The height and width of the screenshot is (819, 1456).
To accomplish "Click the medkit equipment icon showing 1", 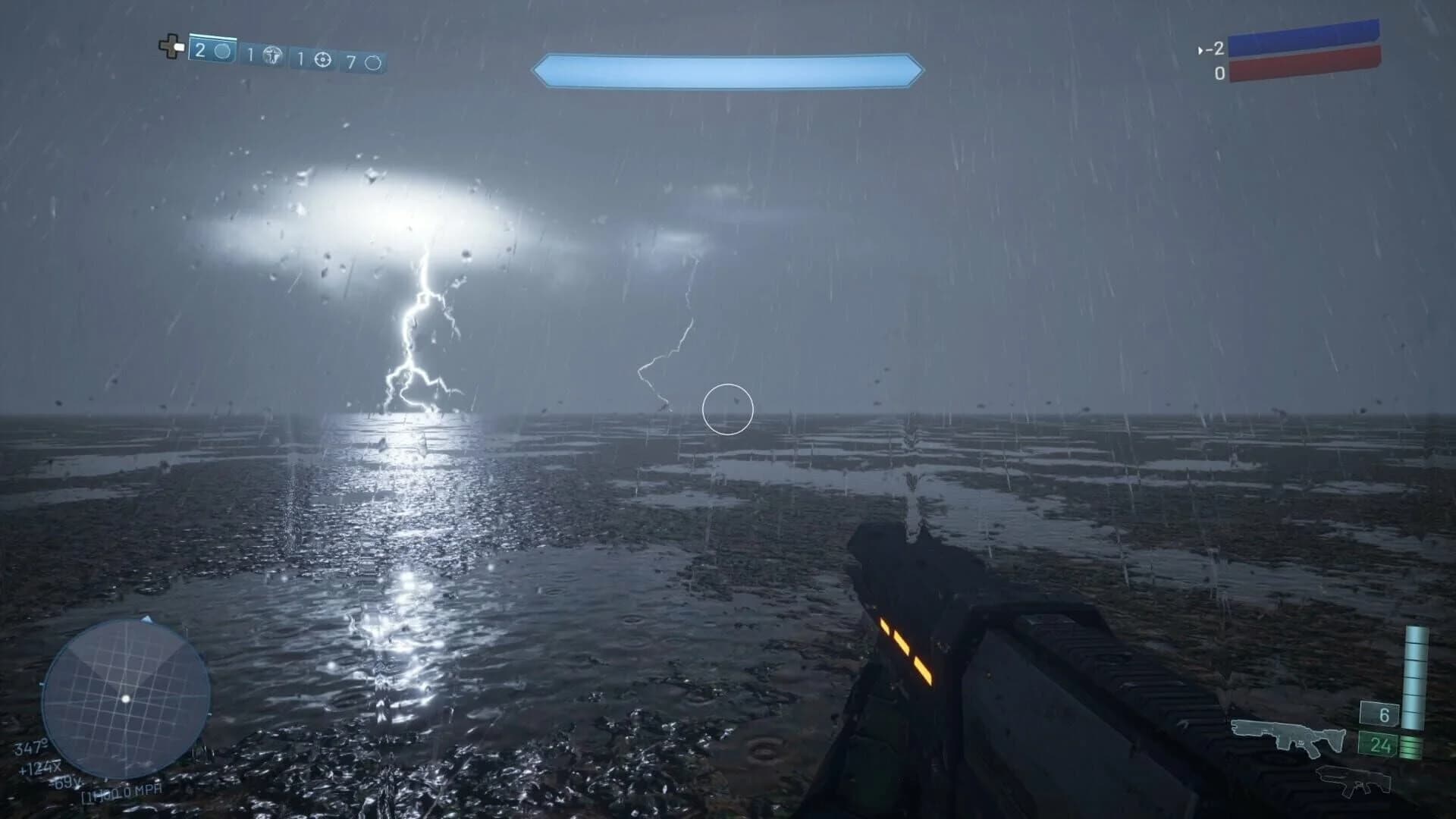I will point(265,53).
